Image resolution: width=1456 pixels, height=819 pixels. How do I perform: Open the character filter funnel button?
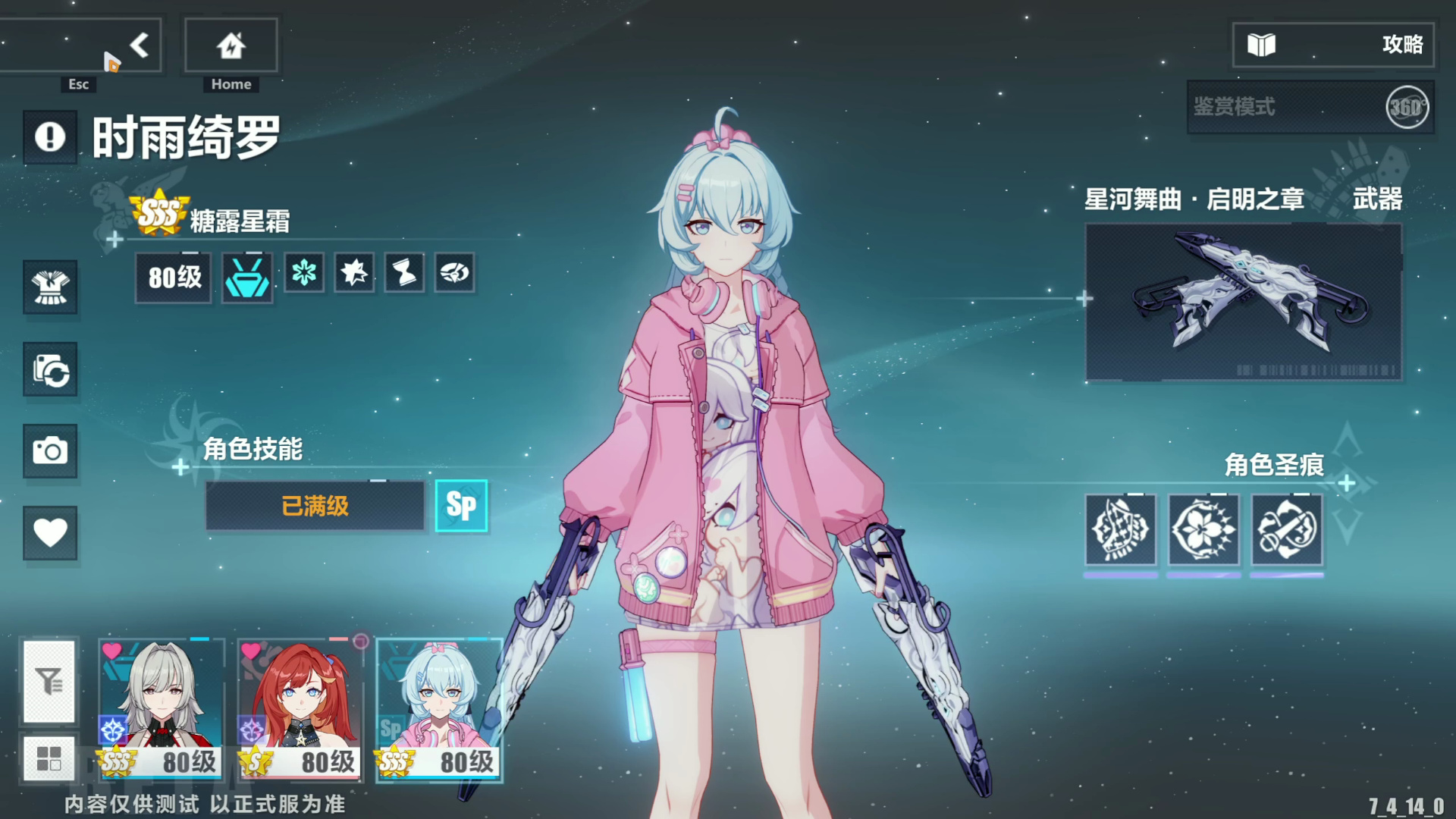tap(49, 681)
